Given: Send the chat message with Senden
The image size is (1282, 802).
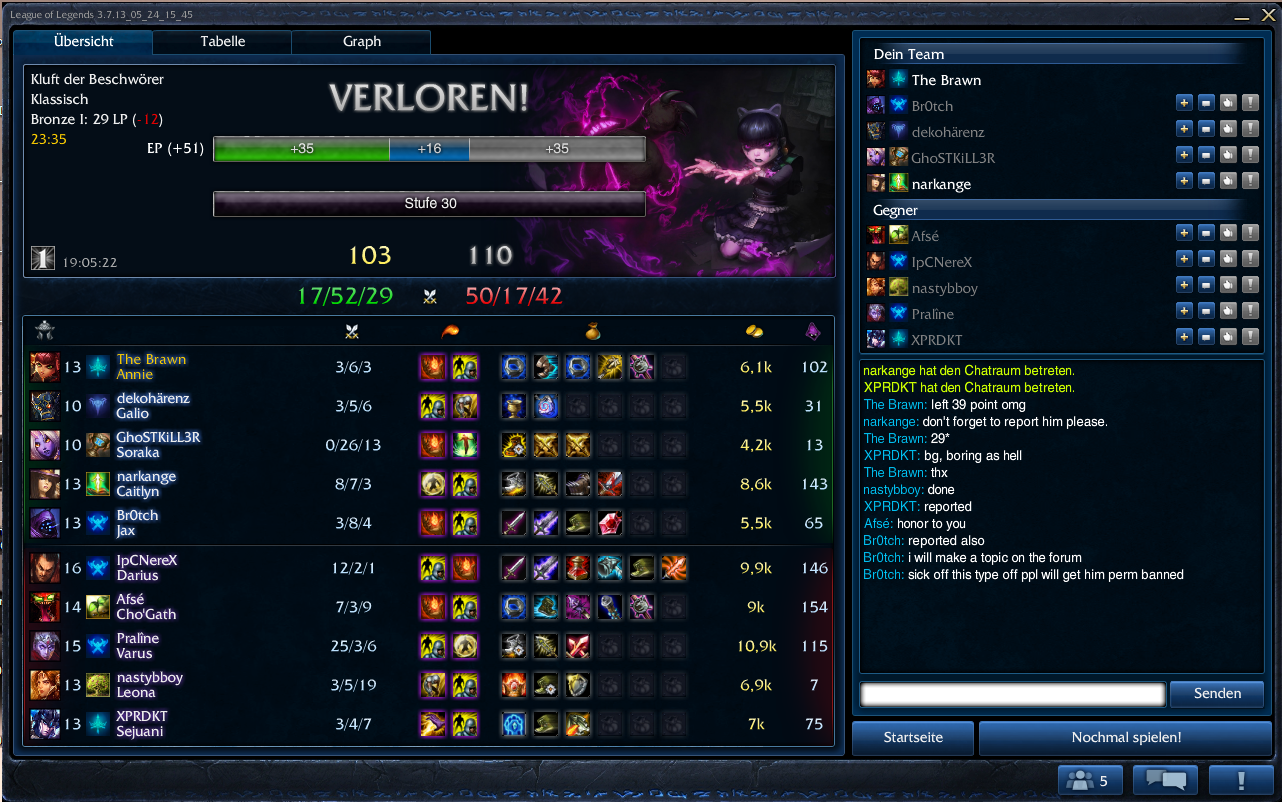Looking at the screenshot, I should 1216,693.
